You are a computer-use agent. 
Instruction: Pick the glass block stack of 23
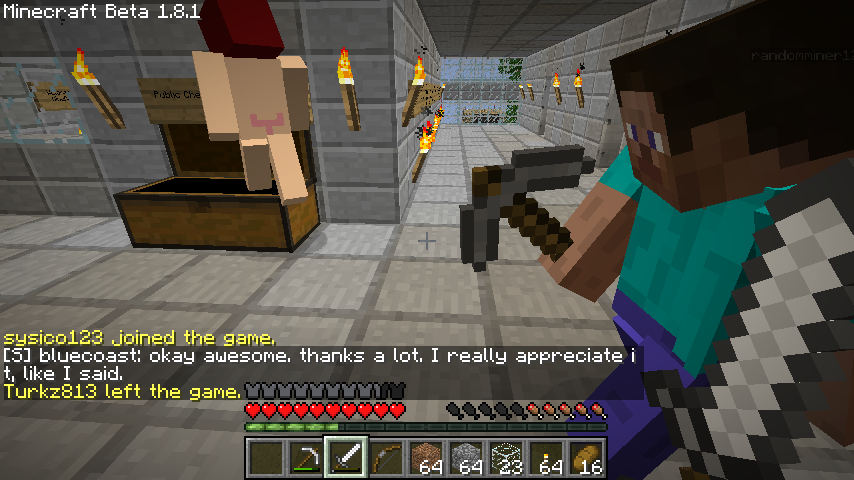(x=506, y=459)
